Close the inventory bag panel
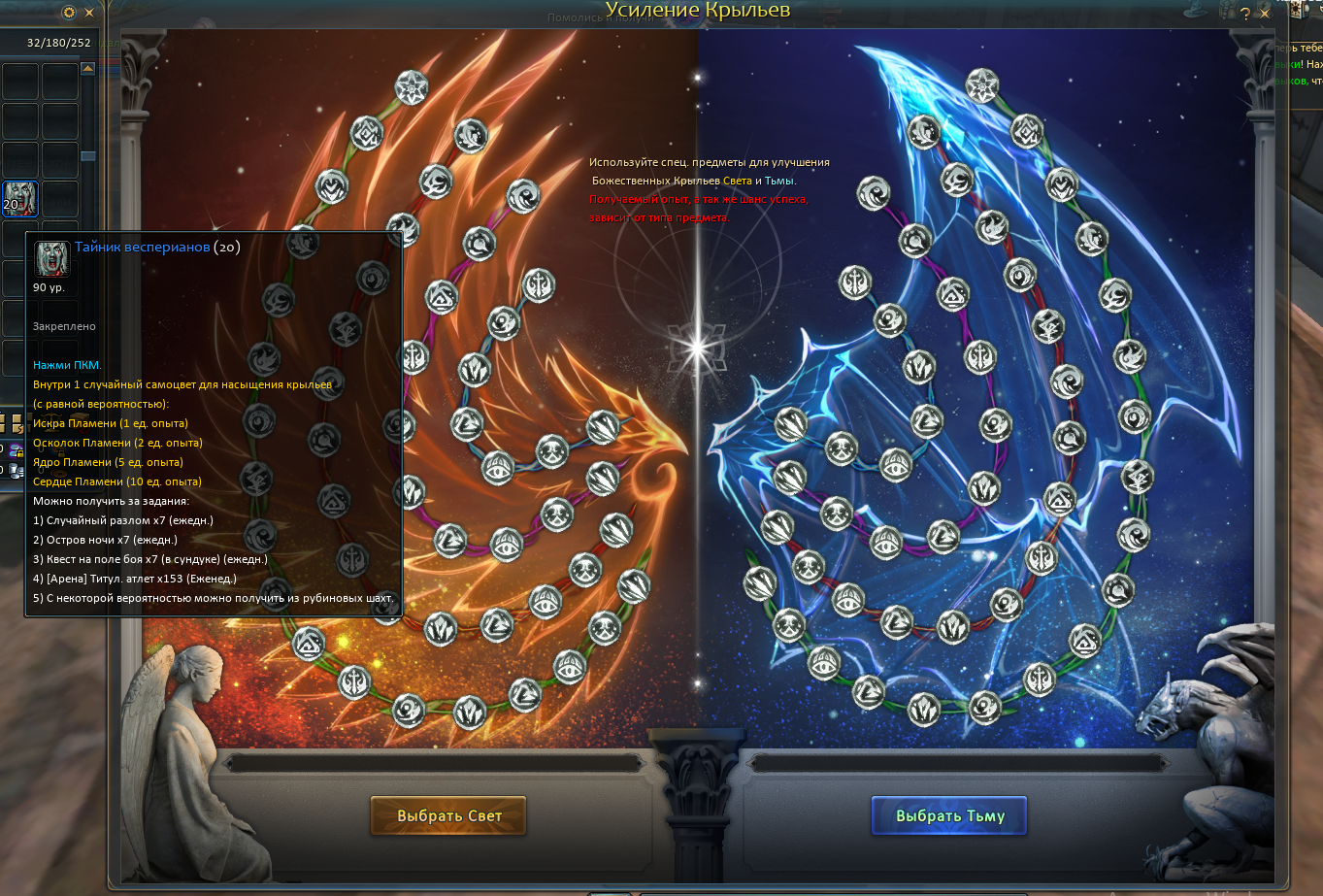Screen dimensions: 1323x896 point(90,13)
